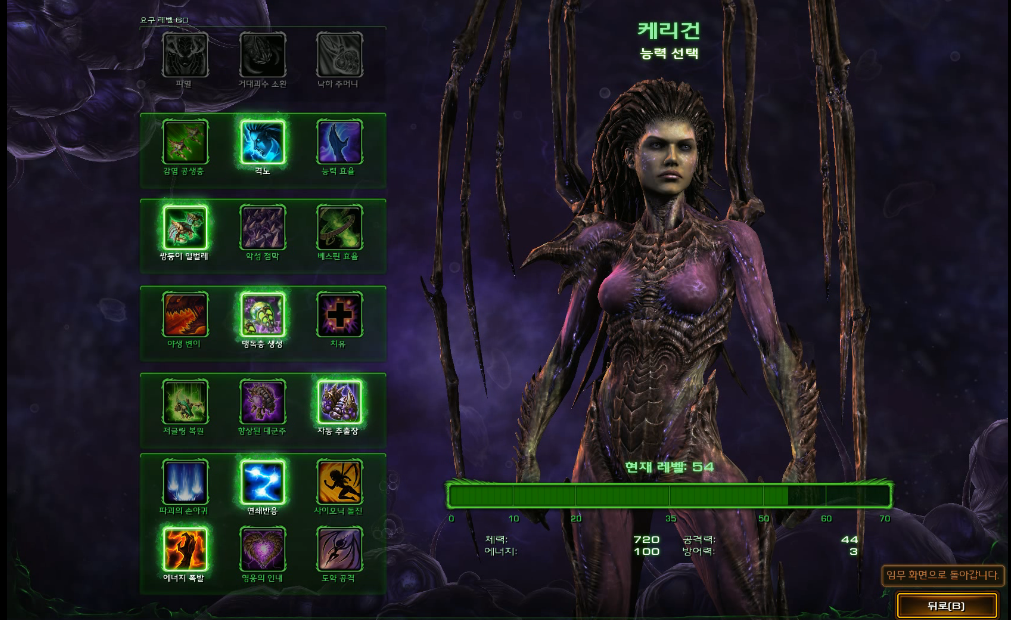Choose the 맹독충 생성 ability
This screenshot has height=620, width=1011.
pyautogui.click(x=263, y=314)
